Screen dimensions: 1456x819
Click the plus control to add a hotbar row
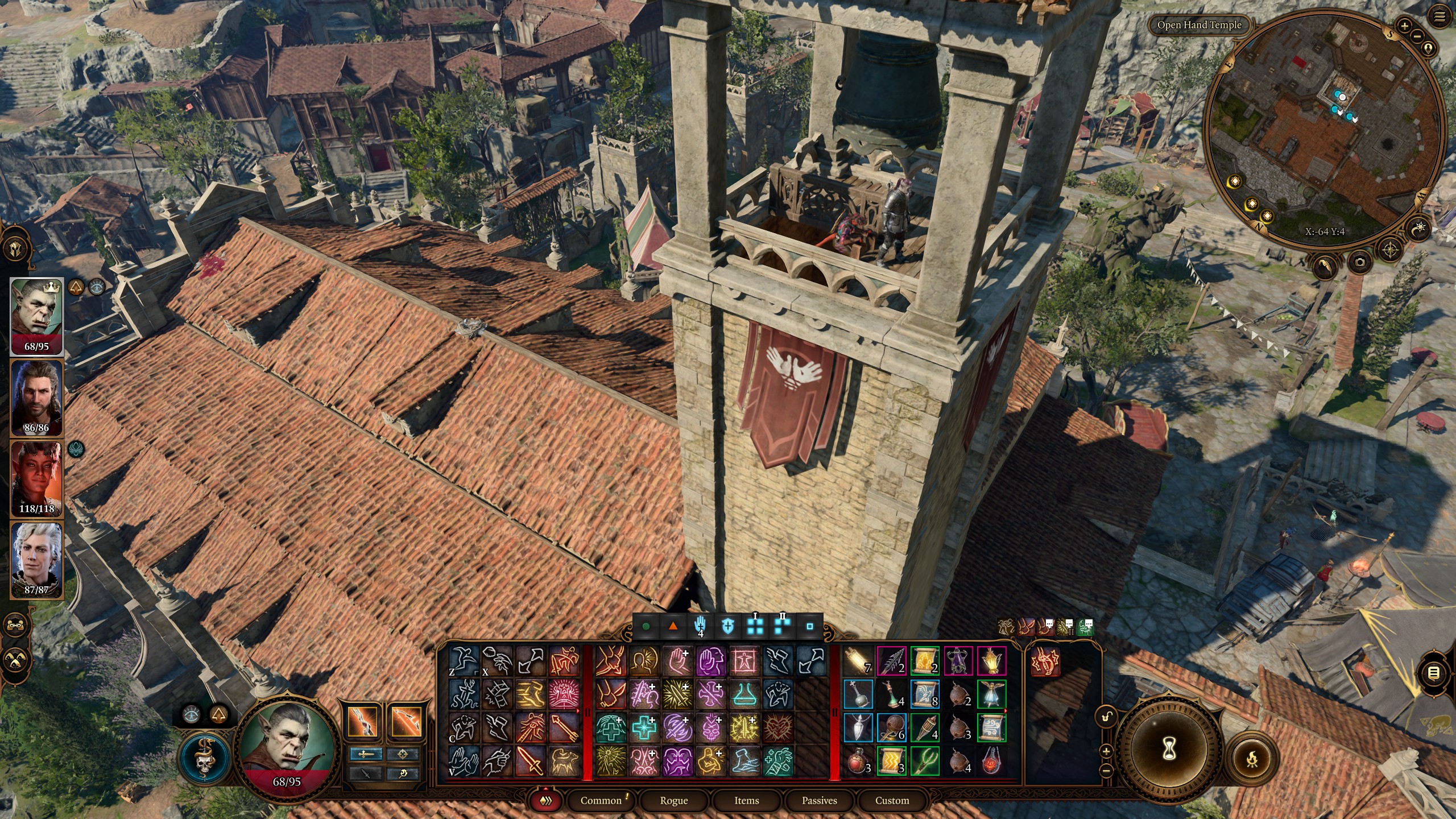click(x=1106, y=752)
